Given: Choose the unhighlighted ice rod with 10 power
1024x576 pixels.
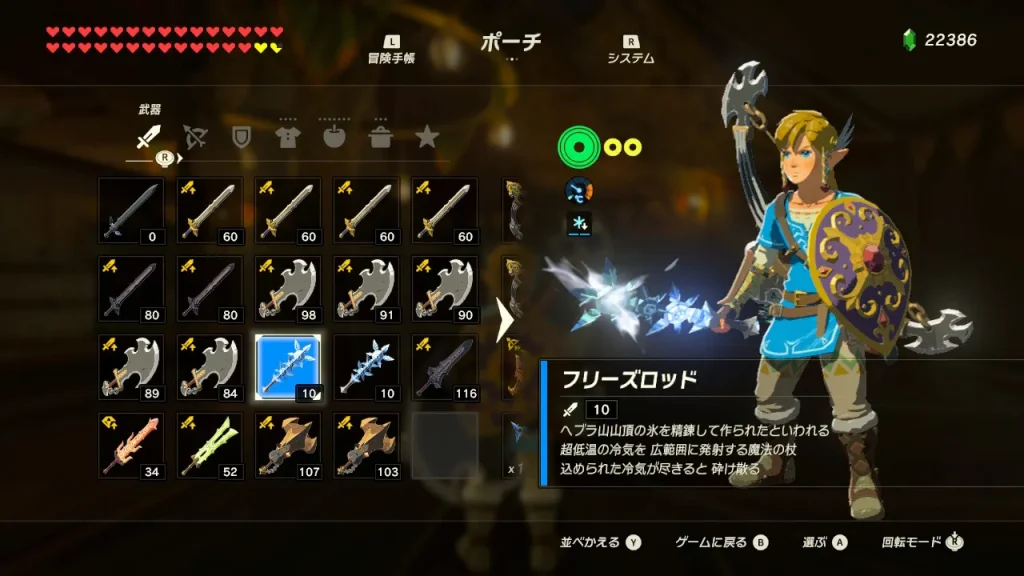Looking at the screenshot, I should [366, 367].
